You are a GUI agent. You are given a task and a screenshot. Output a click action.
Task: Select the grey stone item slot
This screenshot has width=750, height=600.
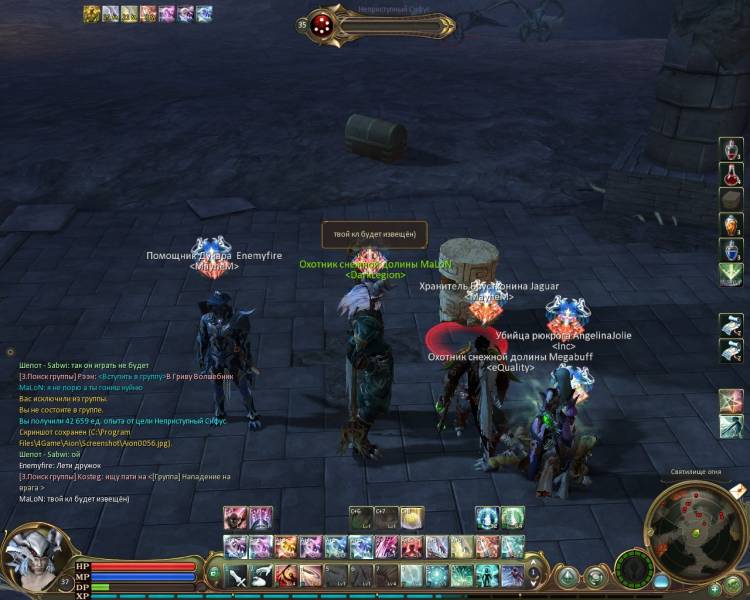pos(732,199)
